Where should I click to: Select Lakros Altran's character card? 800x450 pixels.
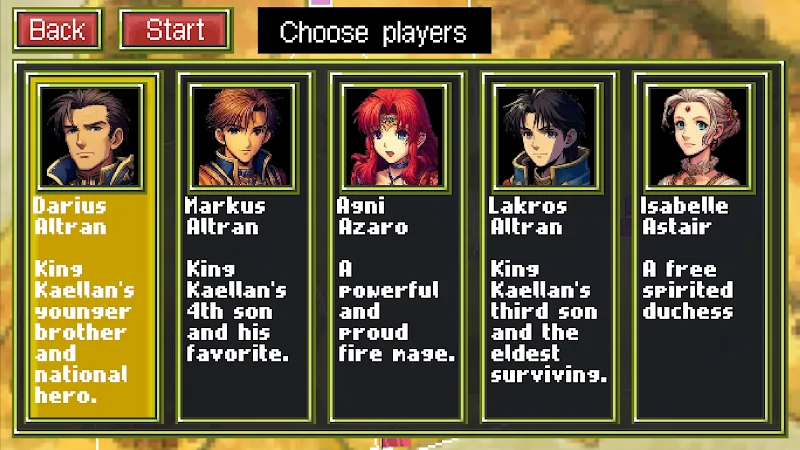[548, 245]
